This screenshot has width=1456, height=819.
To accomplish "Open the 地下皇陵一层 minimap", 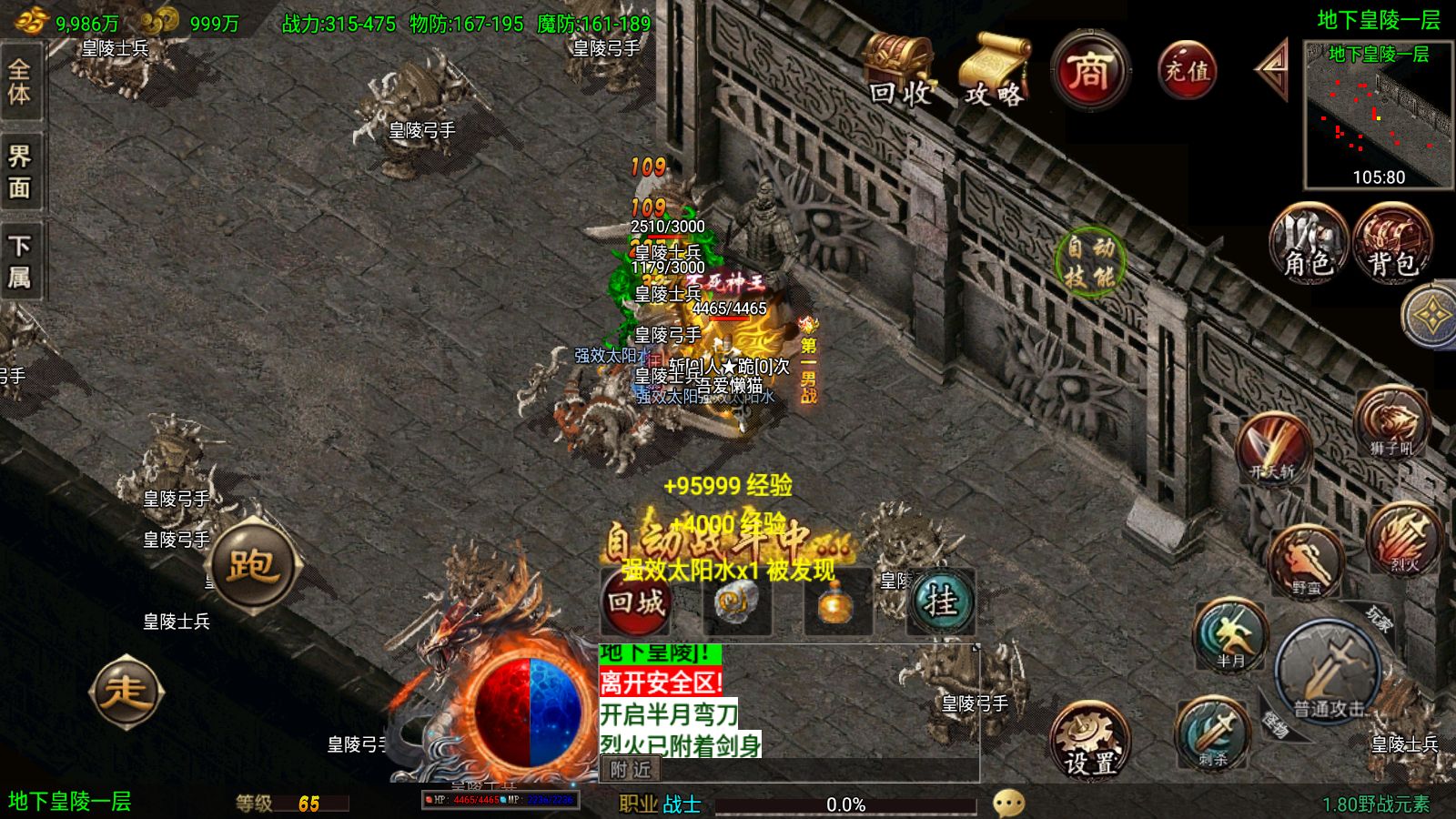I will pos(1378,114).
